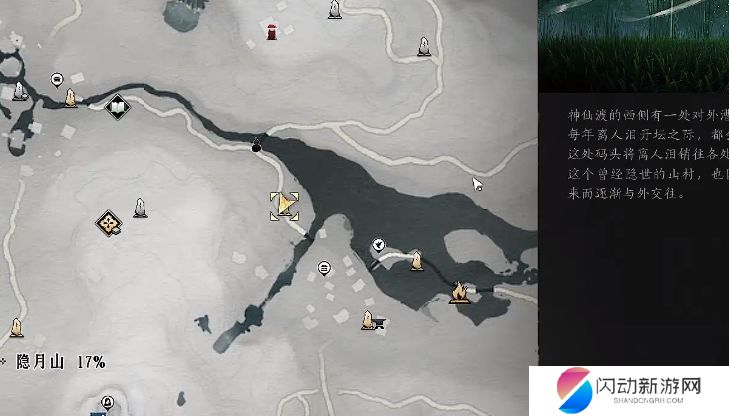The image size is (729, 416).
Task: Click the 隐月山 17% region label
Action: pos(60,362)
